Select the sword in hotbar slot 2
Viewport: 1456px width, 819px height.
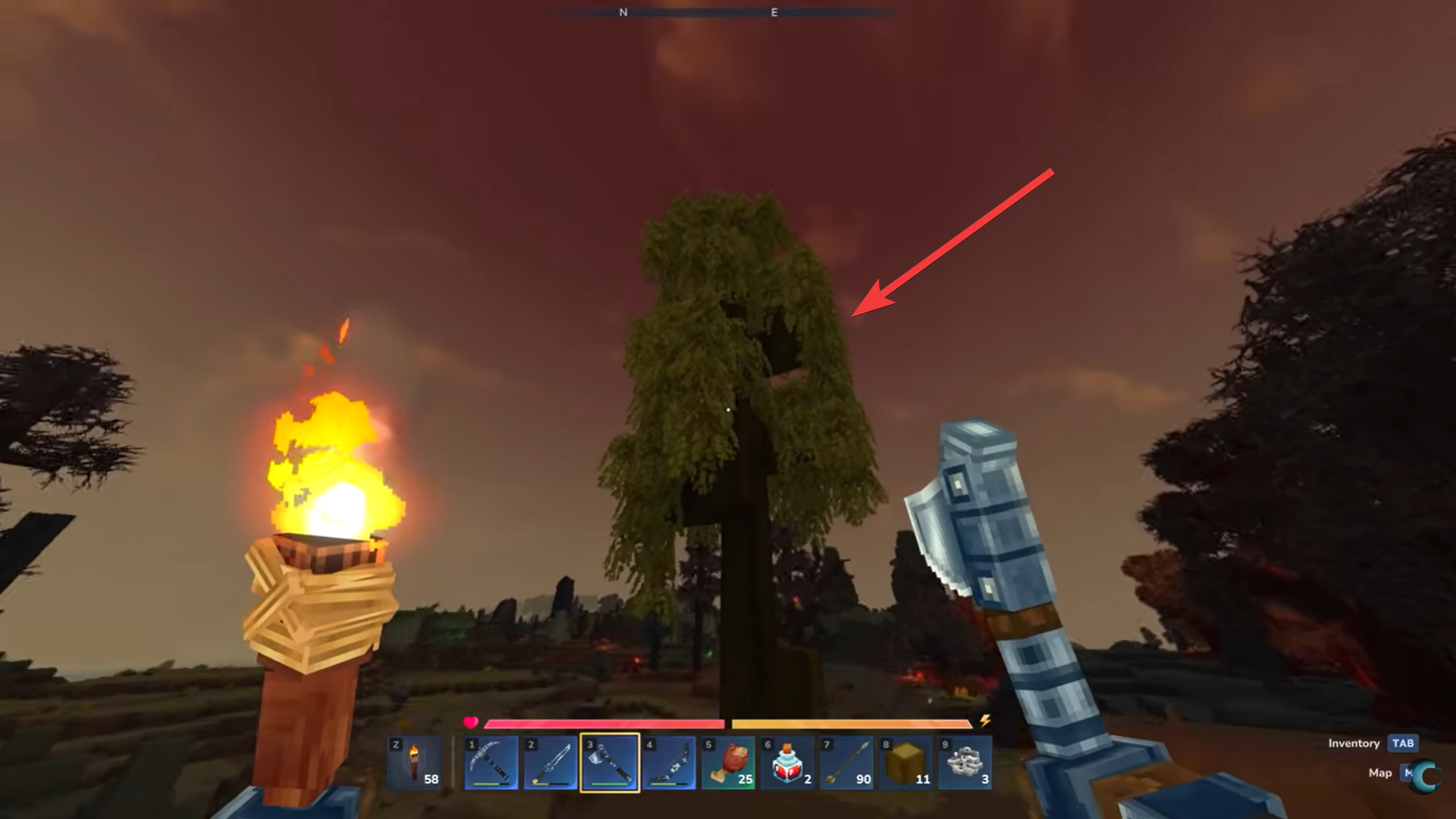pyautogui.click(x=551, y=762)
